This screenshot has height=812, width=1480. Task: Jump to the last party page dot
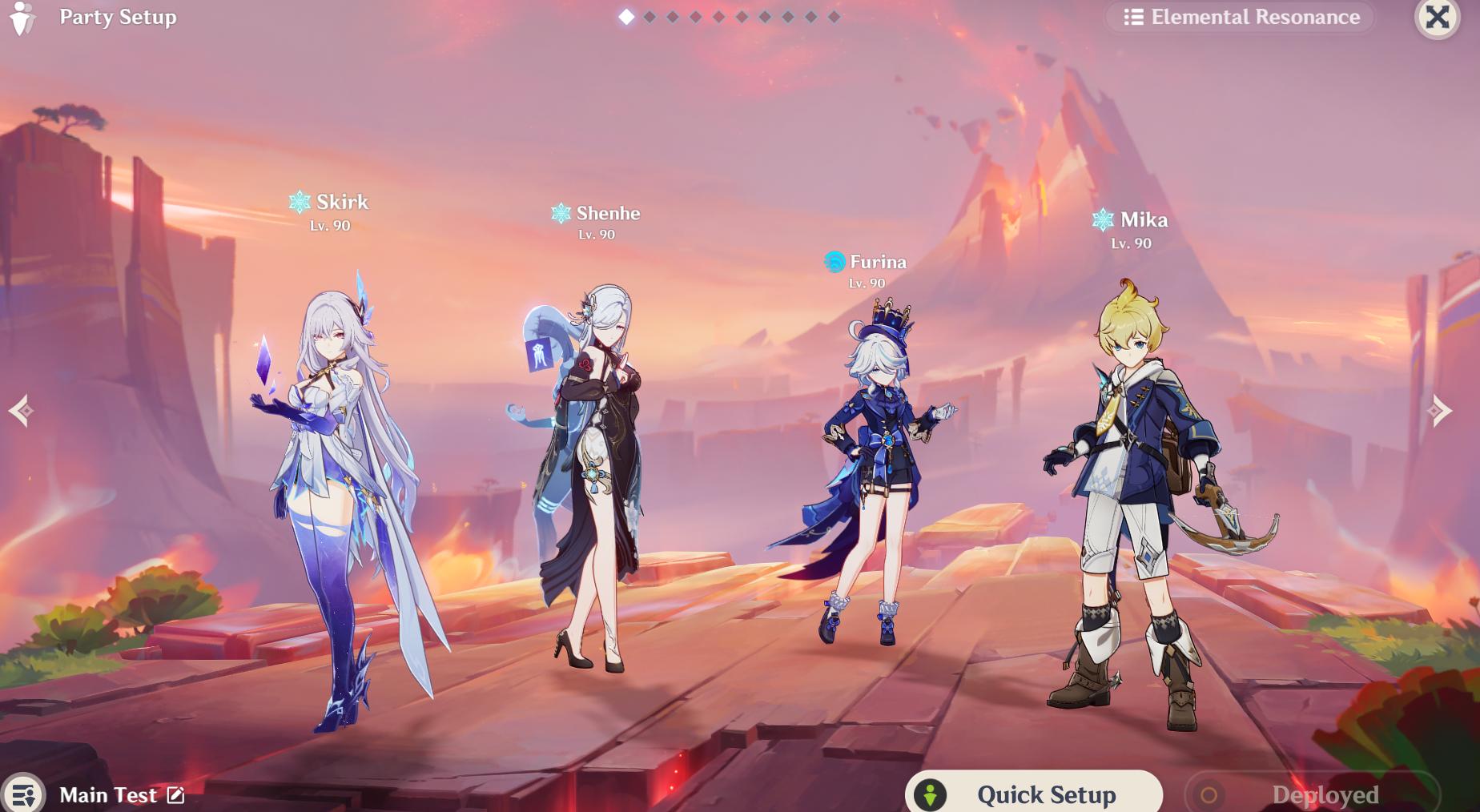point(835,17)
